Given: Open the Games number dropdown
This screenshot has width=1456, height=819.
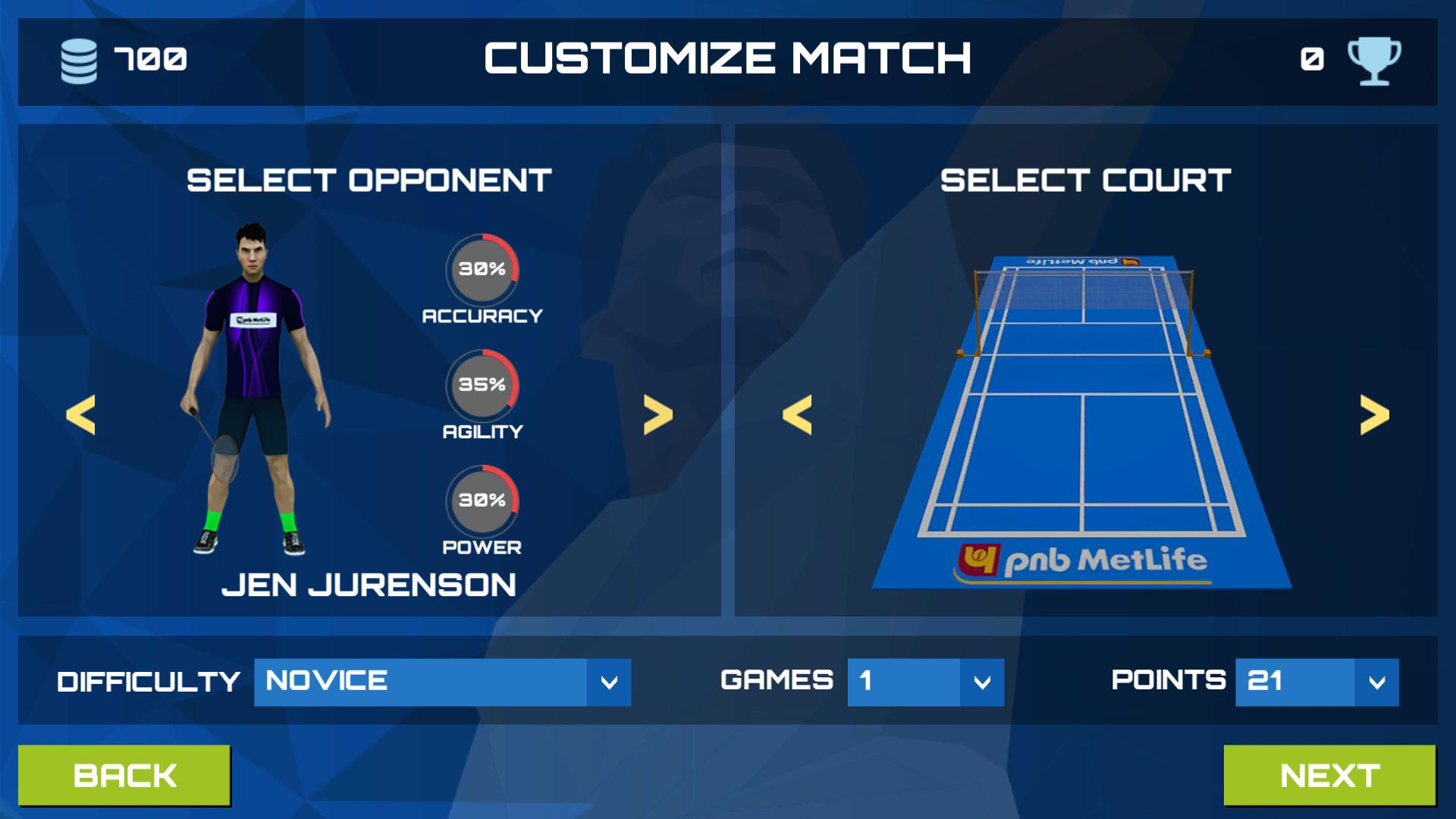Looking at the screenshot, I should point(925,681).
